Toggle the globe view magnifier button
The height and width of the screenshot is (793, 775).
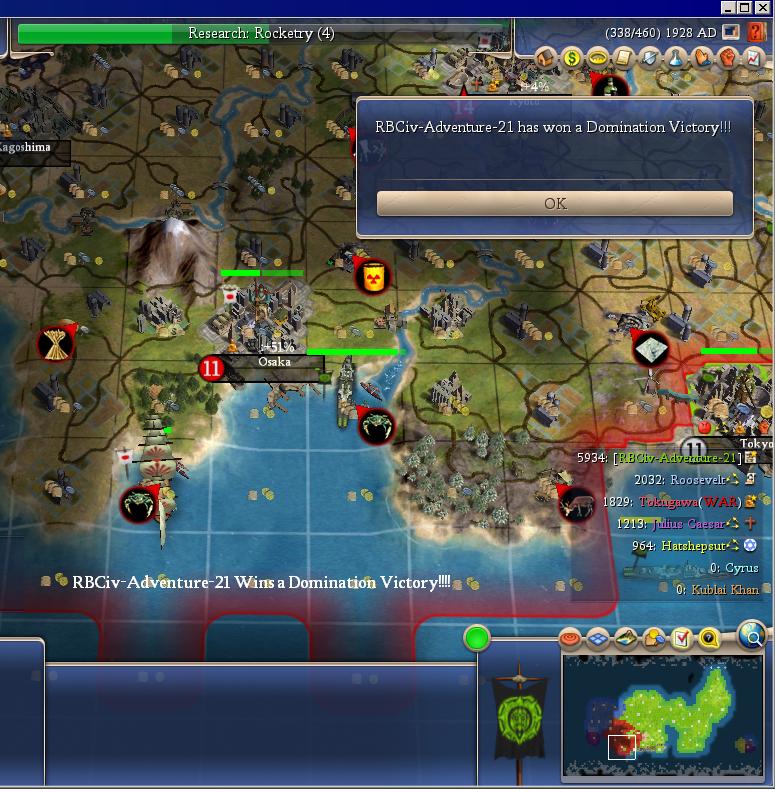[x=752, y=634]
